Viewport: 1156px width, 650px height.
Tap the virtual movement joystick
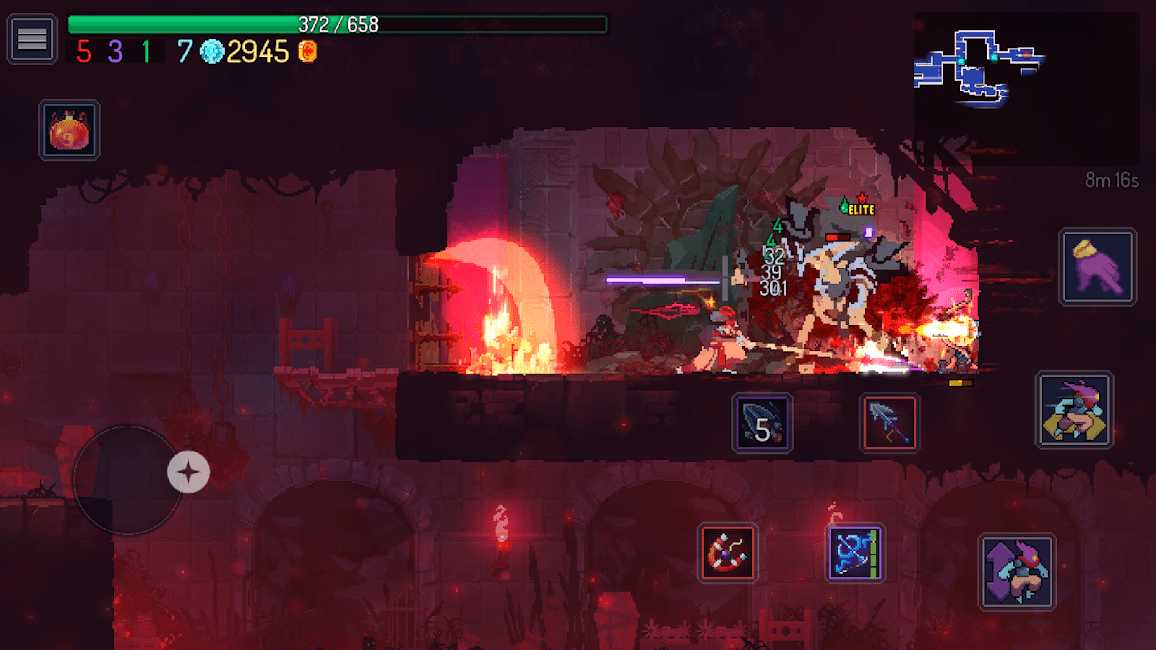128,480
